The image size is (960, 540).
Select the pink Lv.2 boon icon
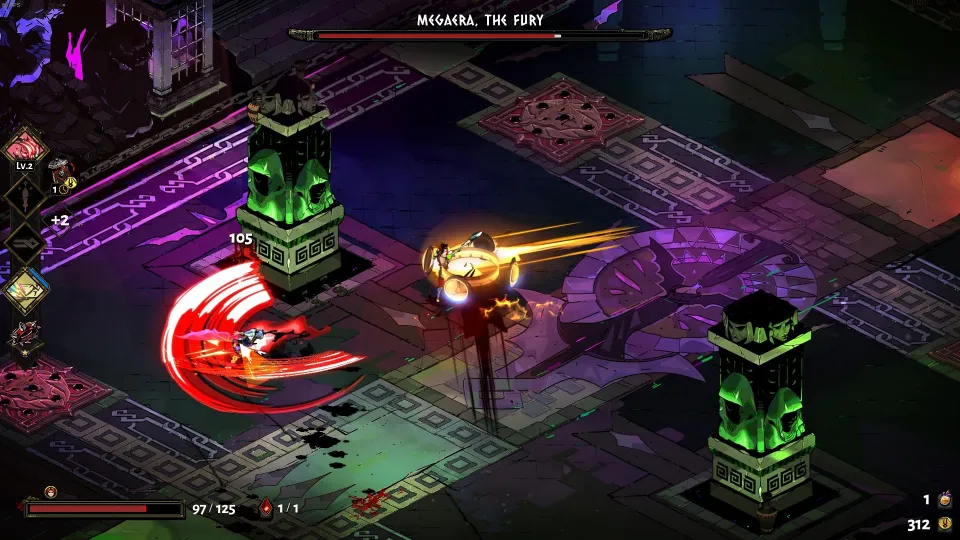click(24, 147)
